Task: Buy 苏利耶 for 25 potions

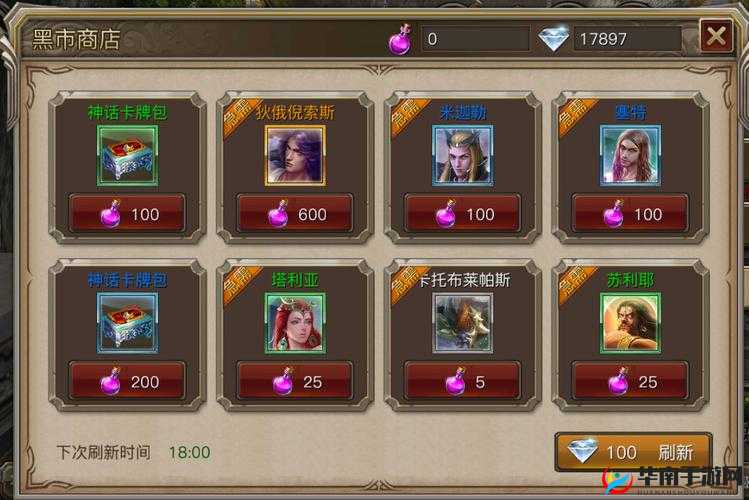Action: click(x=631, y=380)
